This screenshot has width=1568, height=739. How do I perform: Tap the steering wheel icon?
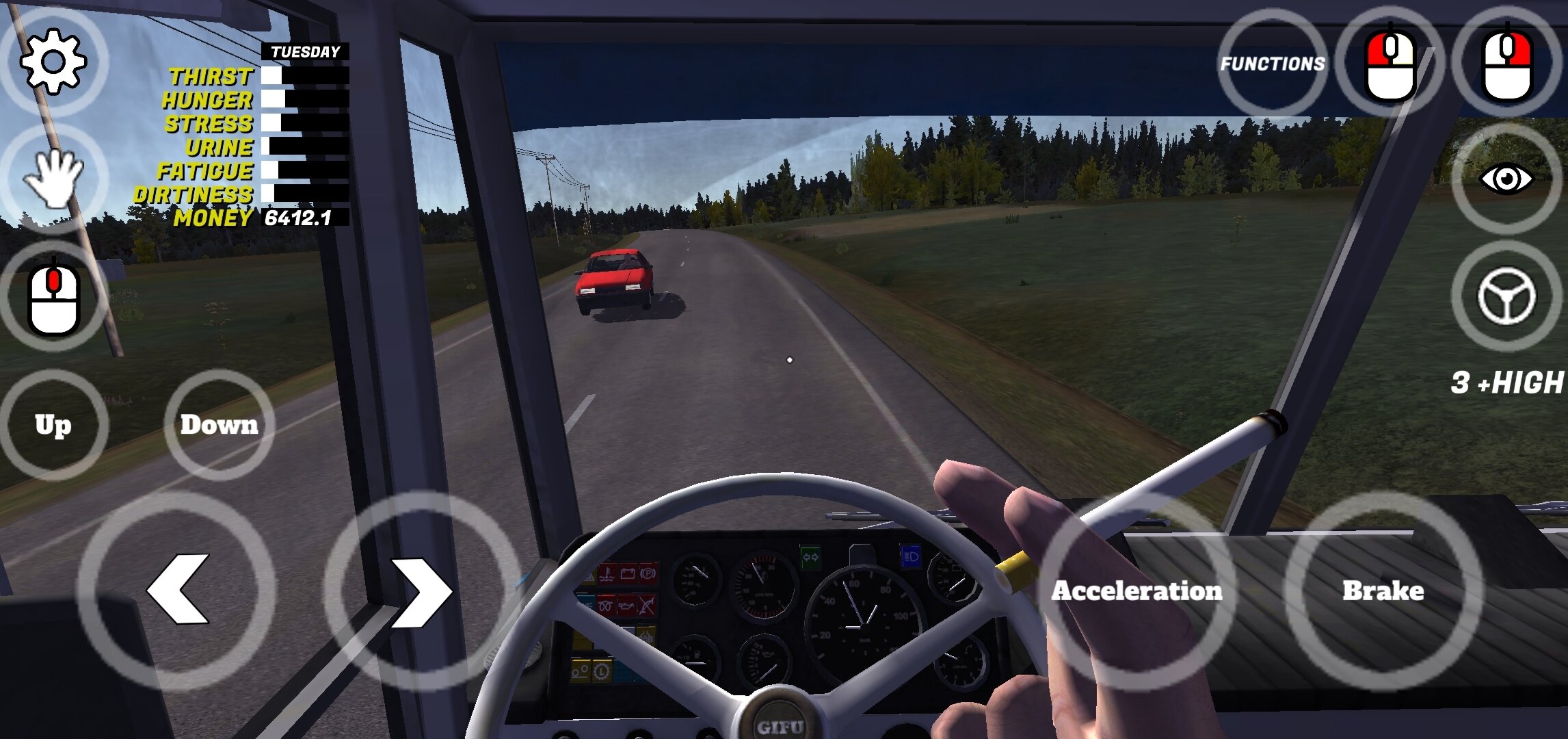(1506, 297)
